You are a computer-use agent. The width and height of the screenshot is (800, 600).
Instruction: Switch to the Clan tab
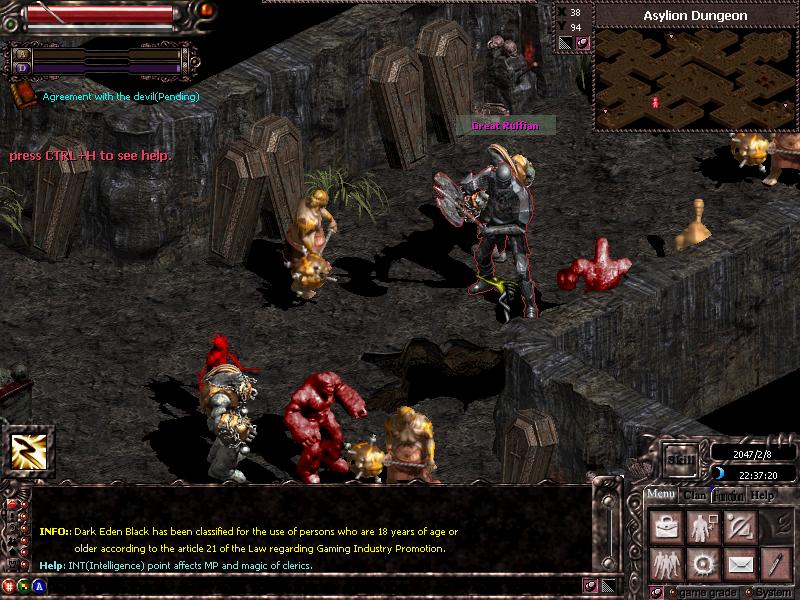[695, 495]
